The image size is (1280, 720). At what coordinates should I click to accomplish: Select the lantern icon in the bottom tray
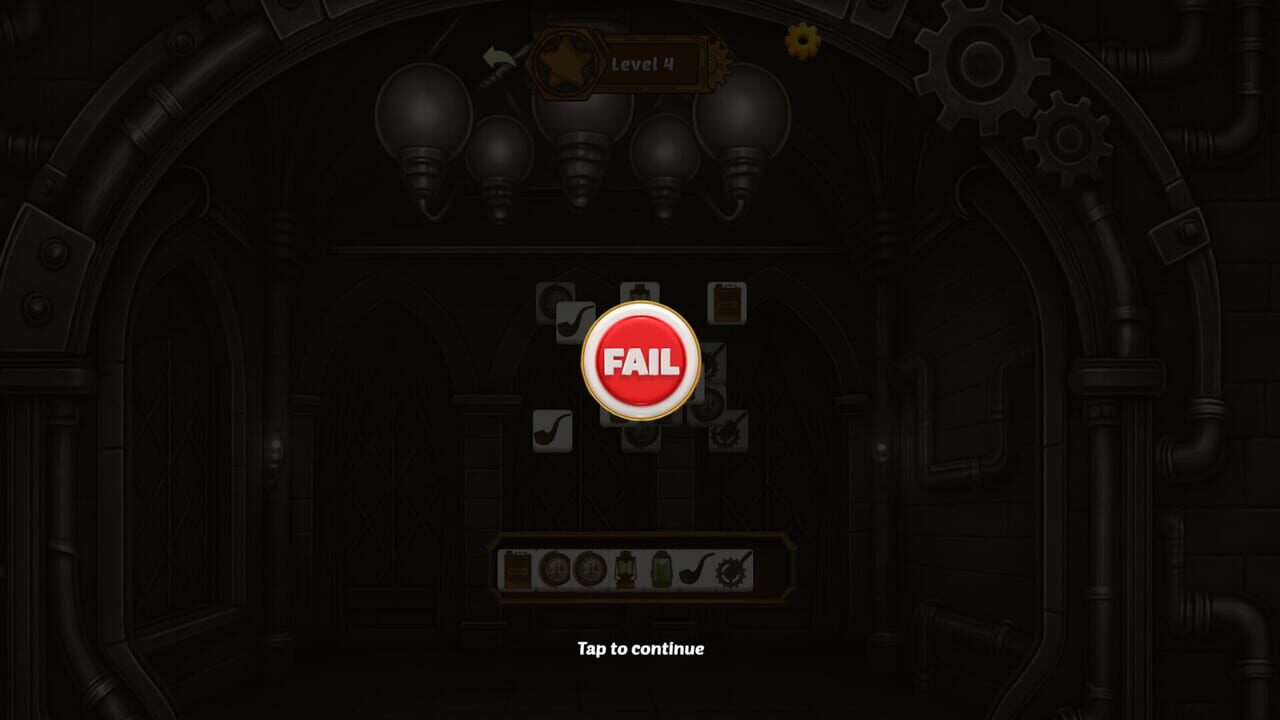point(626,569)
